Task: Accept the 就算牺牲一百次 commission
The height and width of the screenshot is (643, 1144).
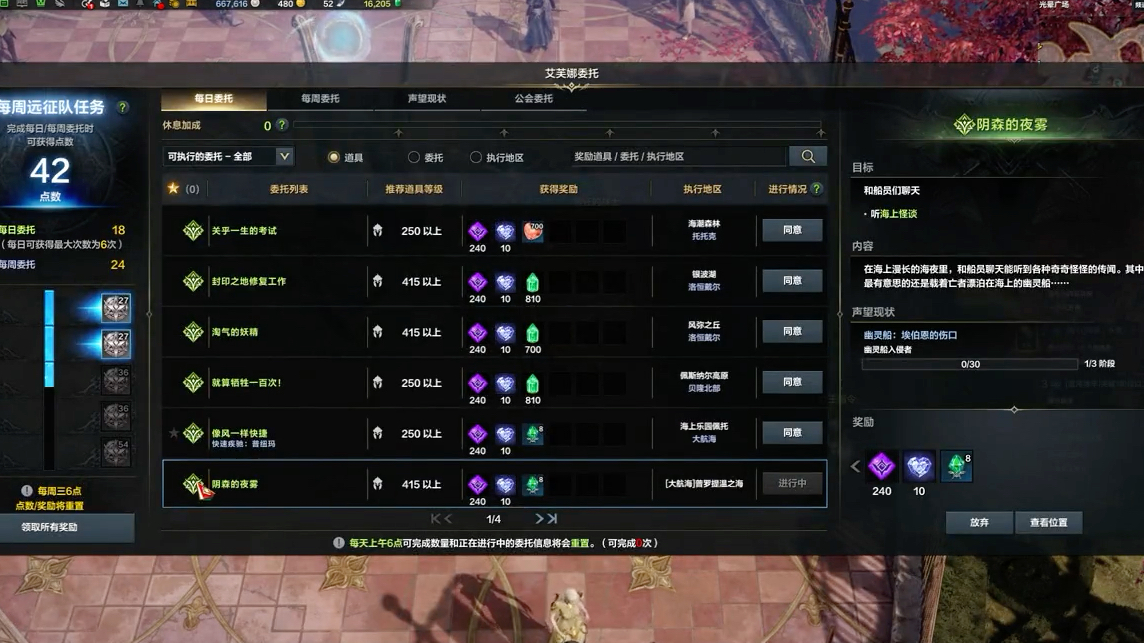Action: (x=792, y=382)
